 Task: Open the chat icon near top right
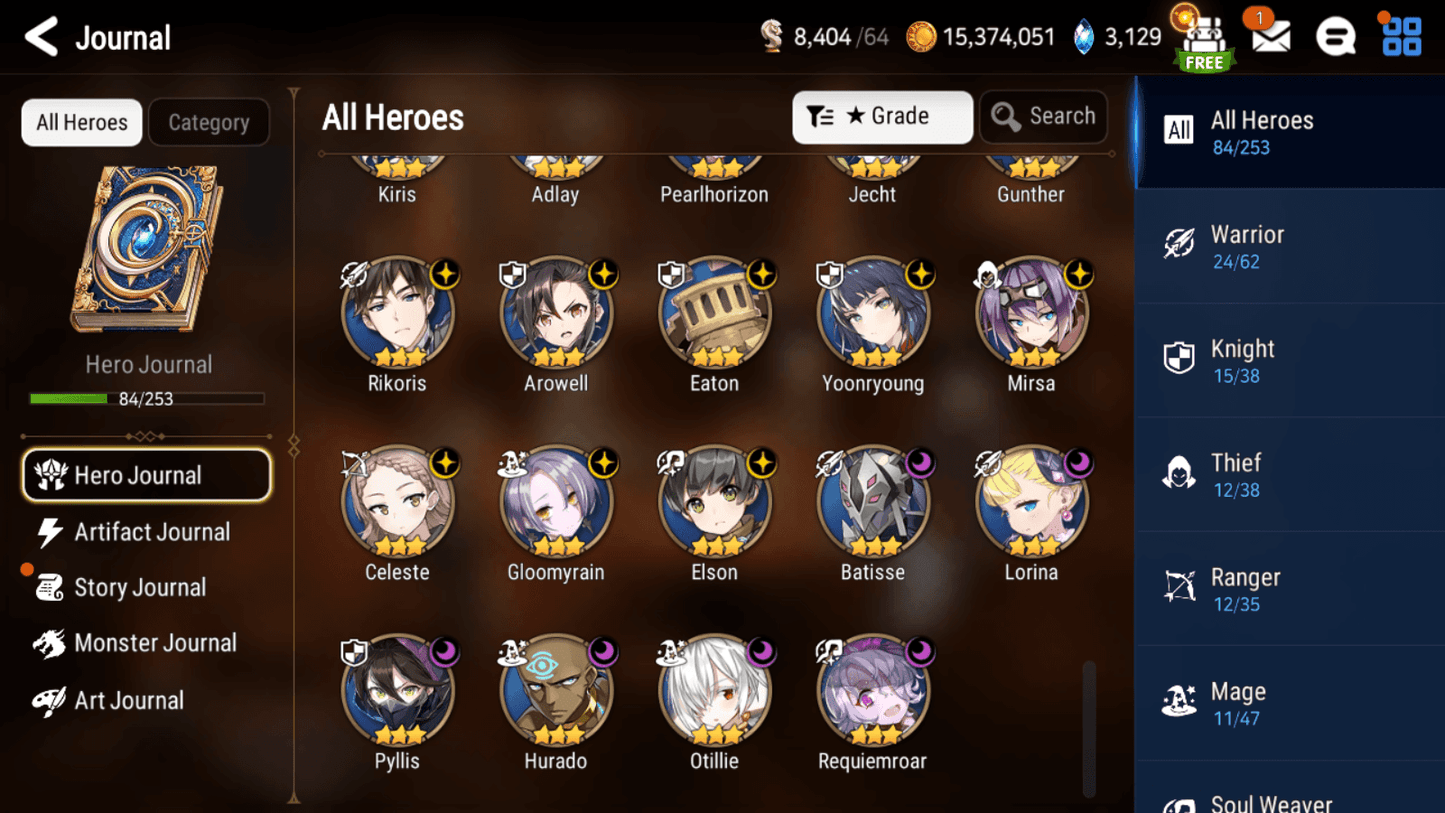(1336, 36)
